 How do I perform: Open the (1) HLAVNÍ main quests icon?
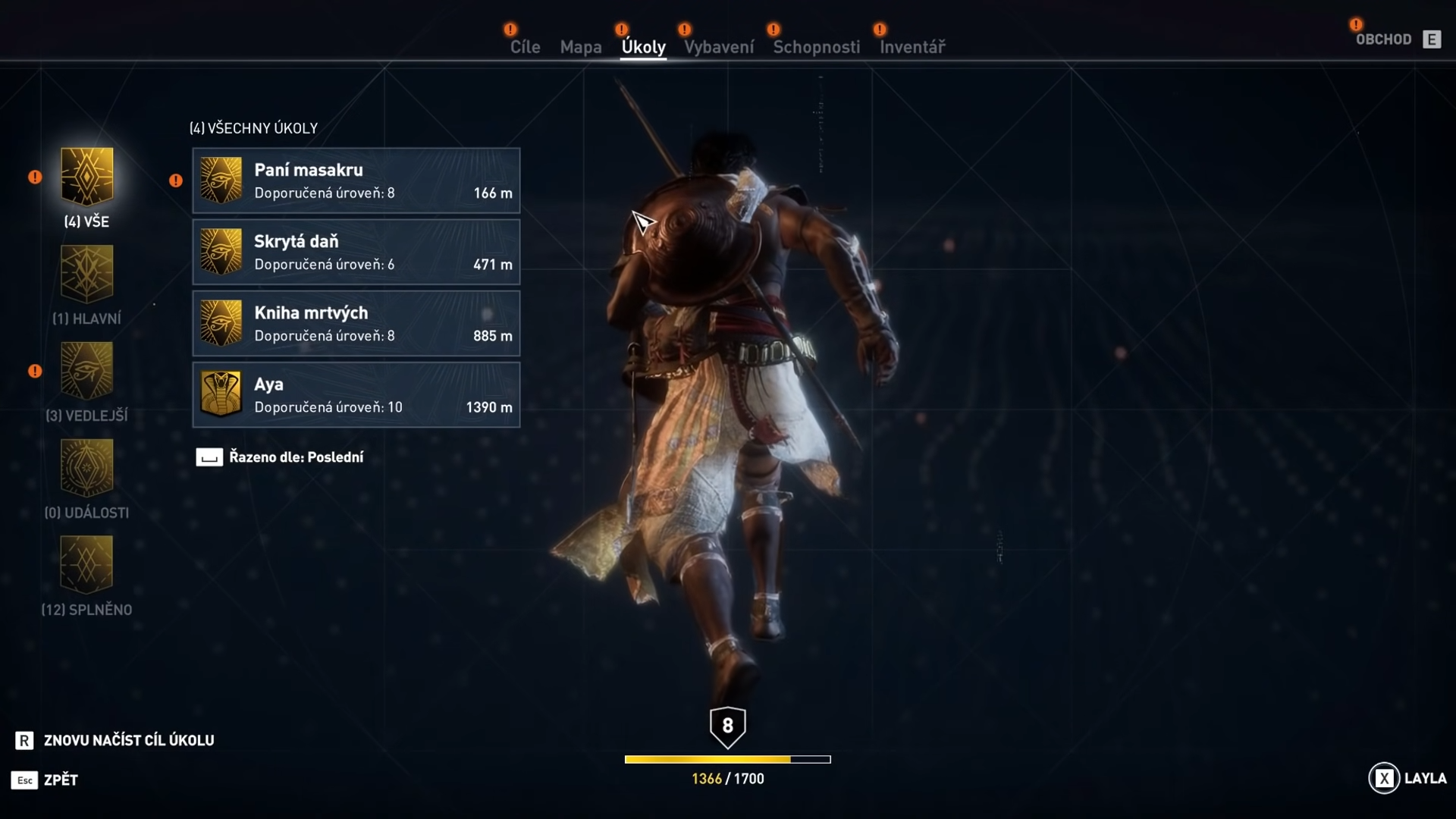pos(86,273)
